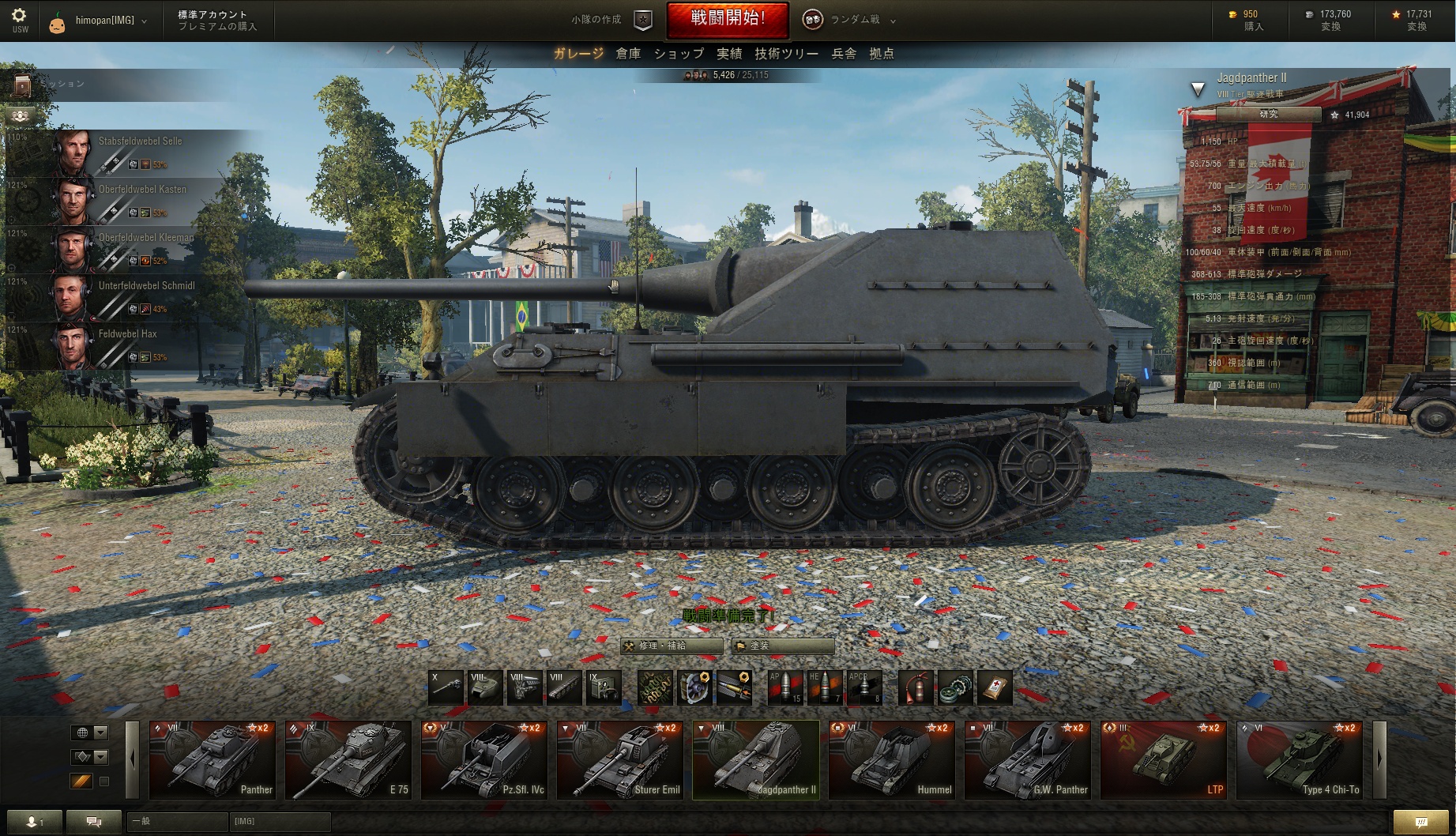
Task: Switch to the 兵舎 (Barracks) tab
Action: coord(844,54)
